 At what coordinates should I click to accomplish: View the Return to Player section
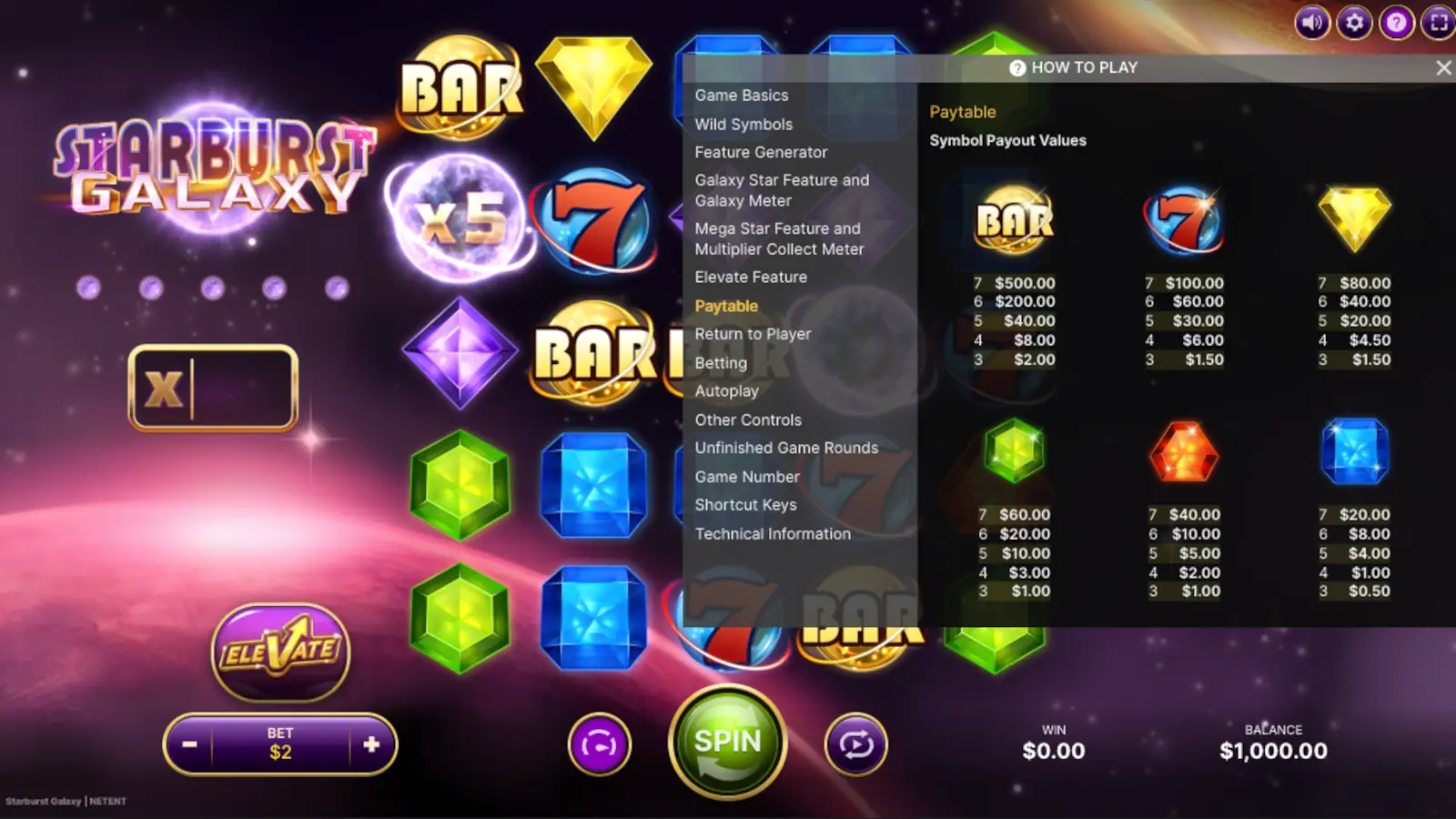[x=753, y=334]
